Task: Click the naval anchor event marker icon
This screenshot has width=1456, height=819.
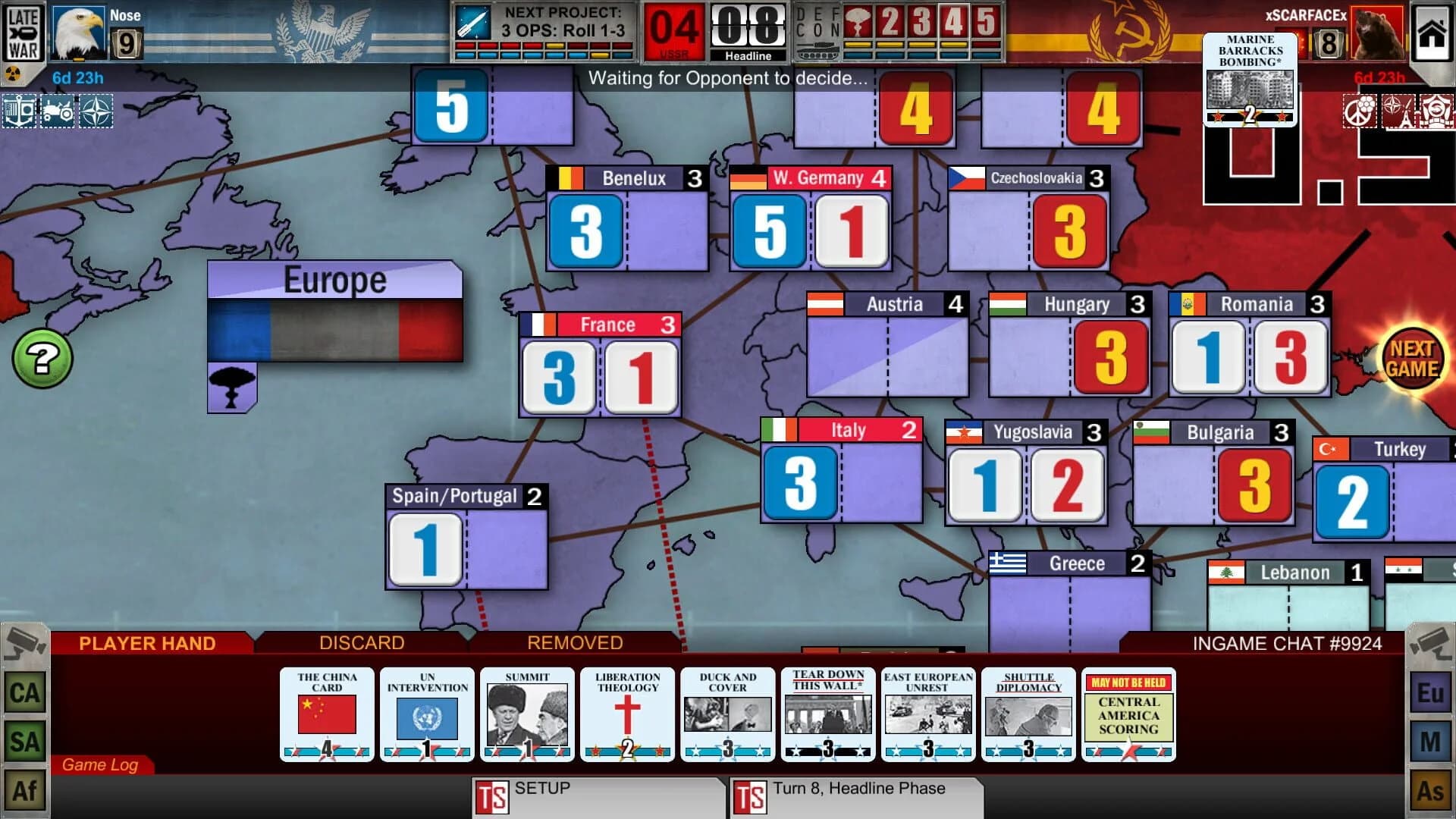Action: pos(20,112)
